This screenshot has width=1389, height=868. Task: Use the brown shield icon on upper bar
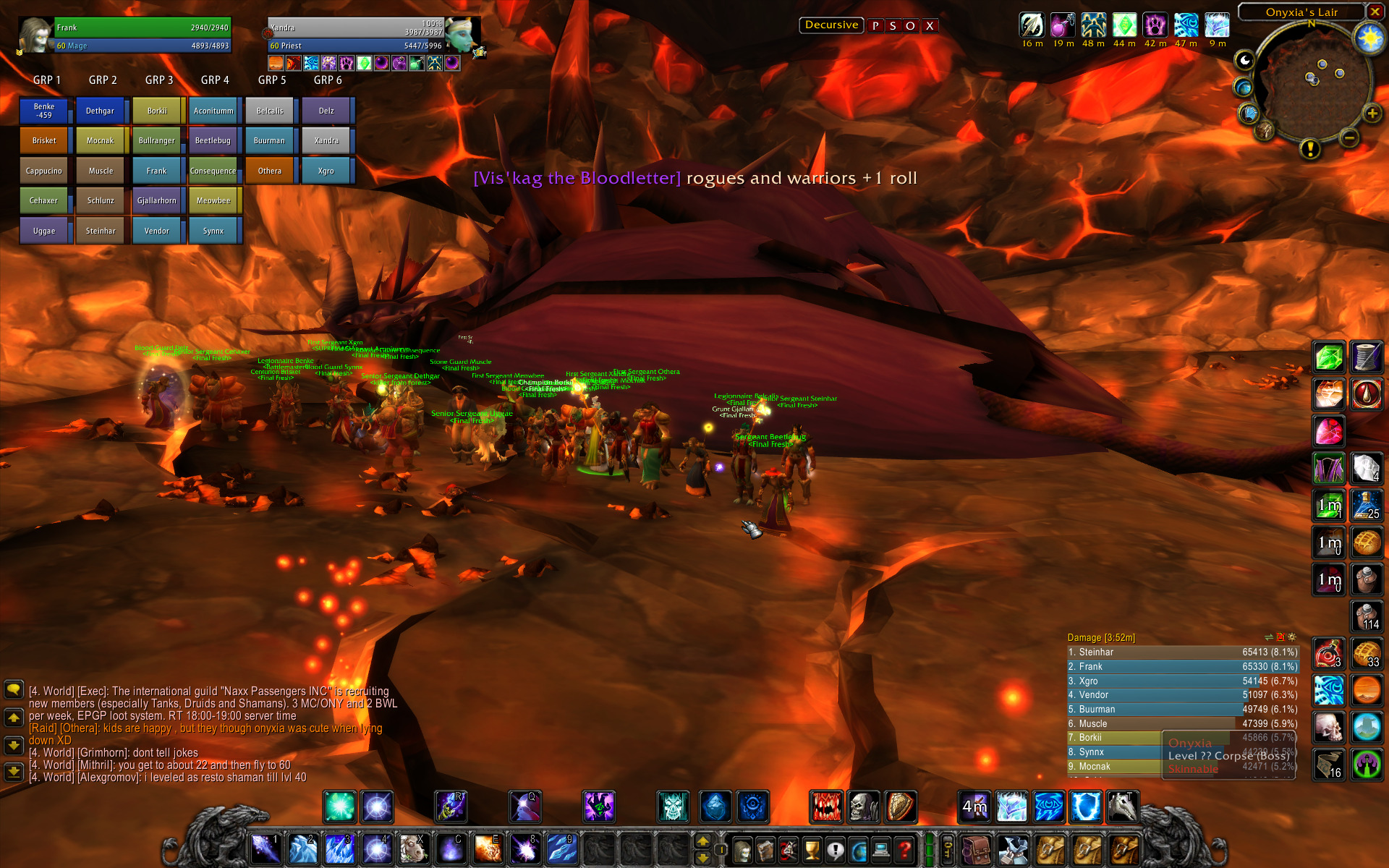pos(900,807)
